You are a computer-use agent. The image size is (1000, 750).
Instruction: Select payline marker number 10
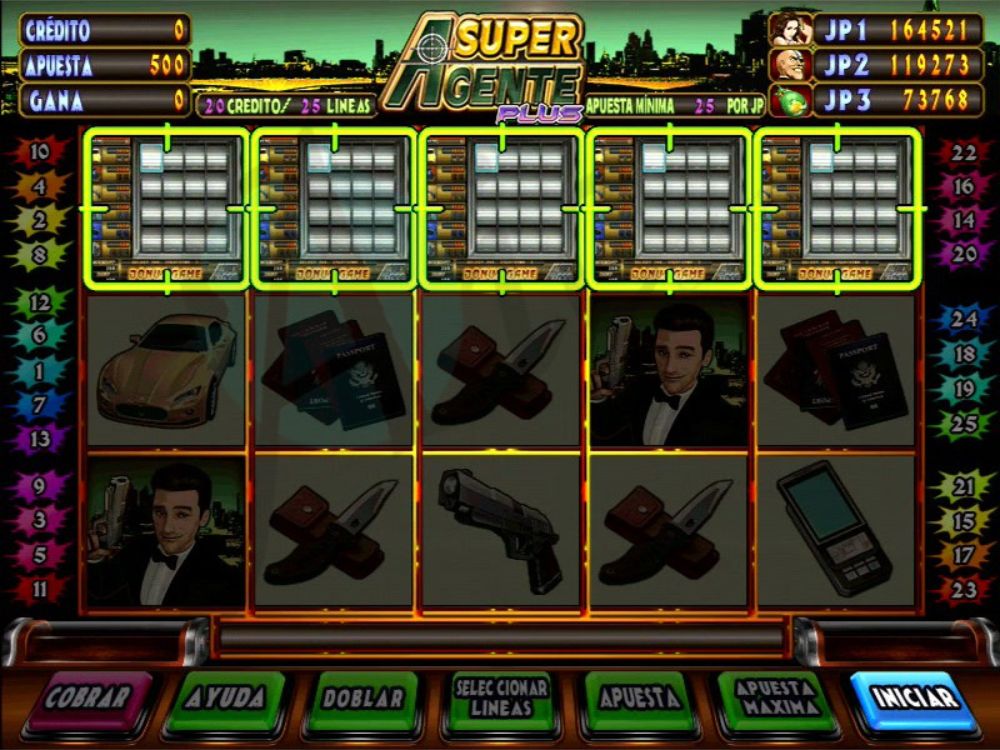tap(40, 153)
